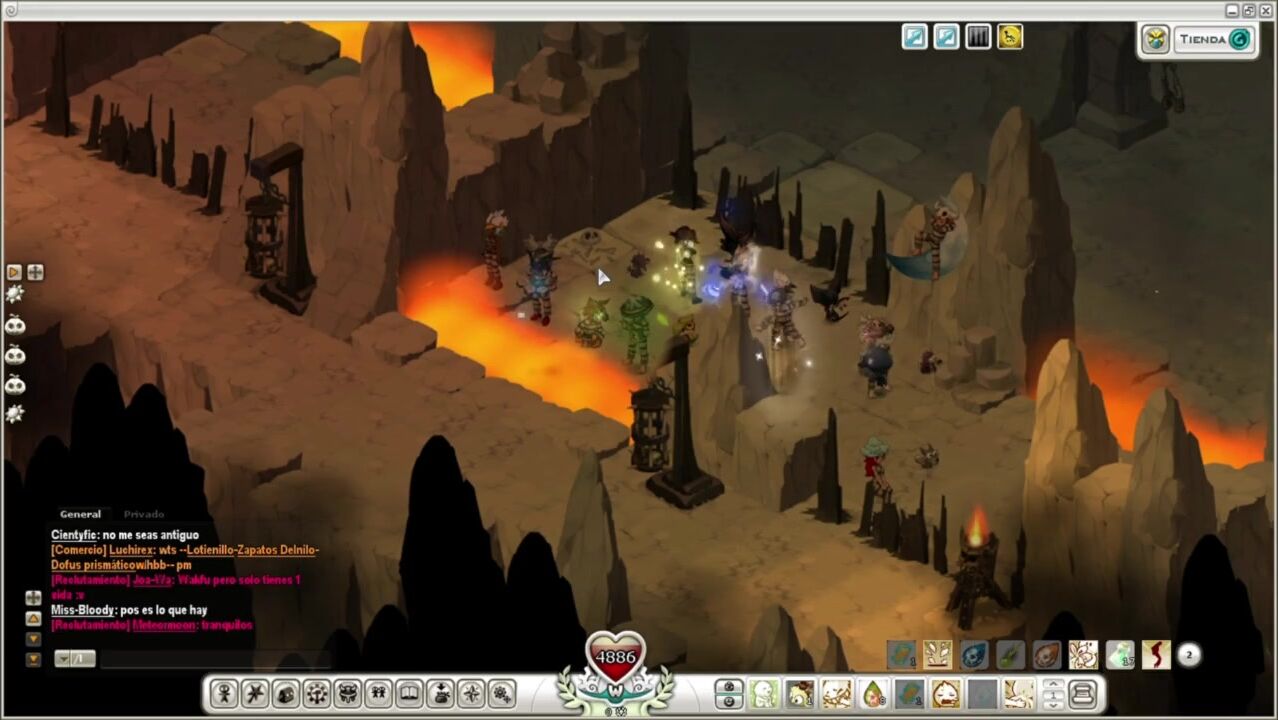Toggle the rightmost shortcut bar menu button
Image resolution: width=1278 pixels, height=720 pixels.
pos(1083,694)
